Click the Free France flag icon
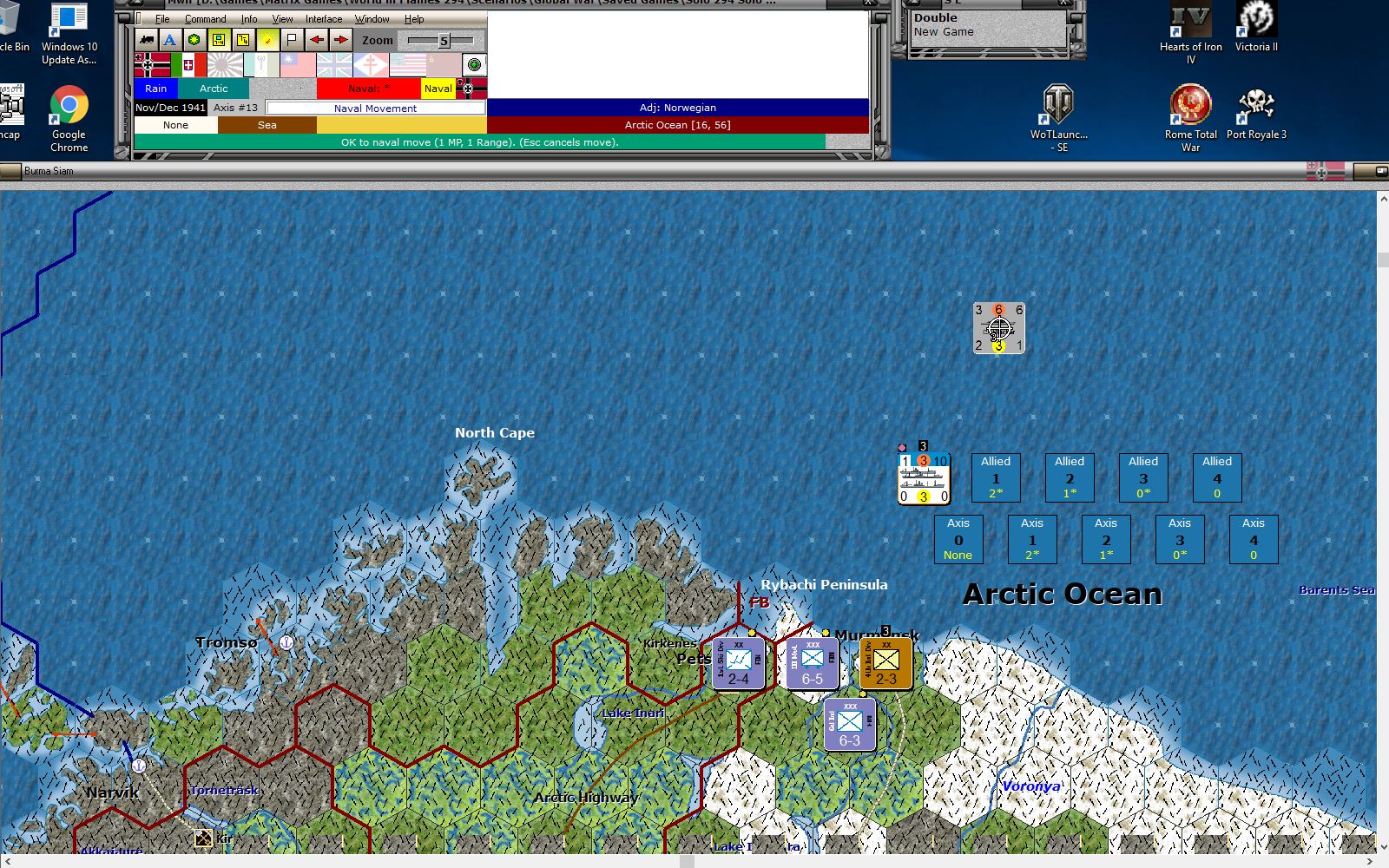 pyautogui.click(x=369, y=65)
